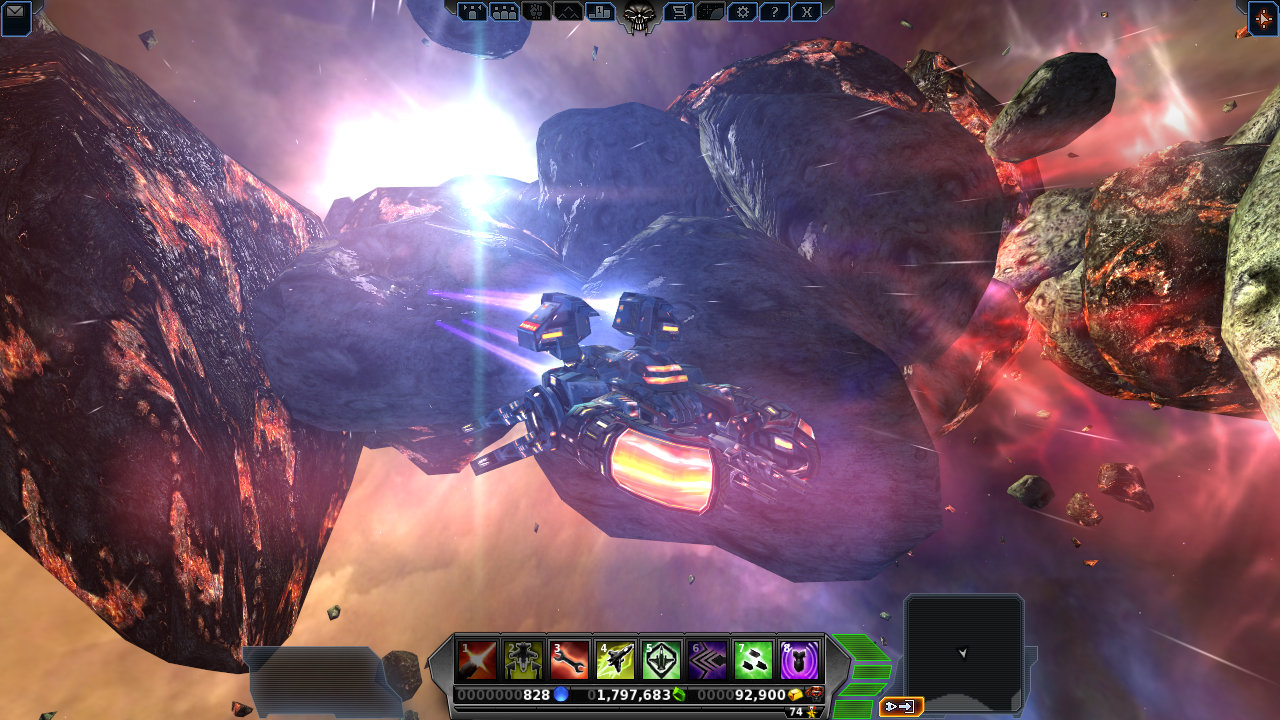Use the wrench repair ability
The width and height of the screenshot is (1280, 720).
click(x=569, y=660)
